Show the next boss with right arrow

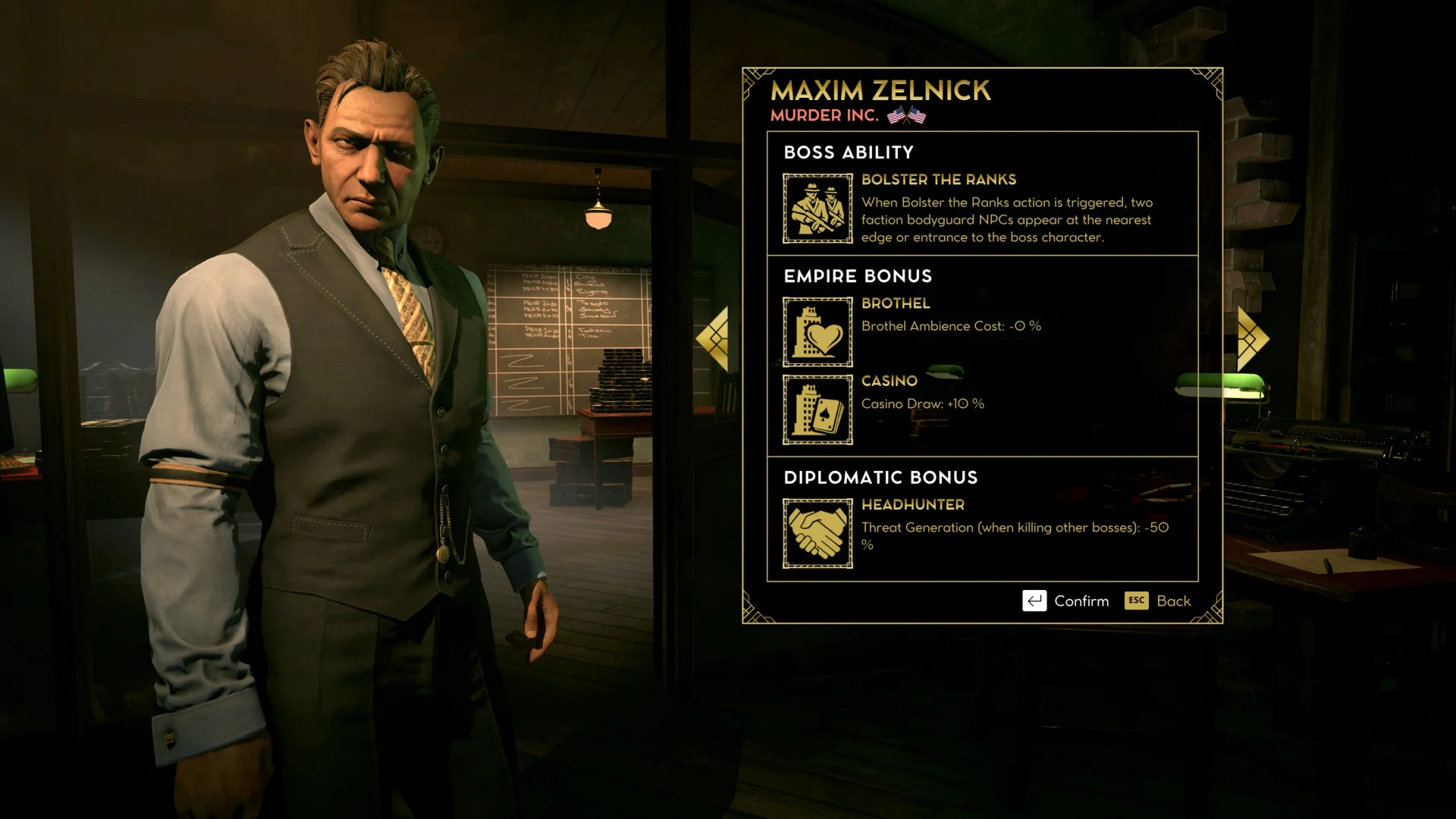click(1252, 338)
